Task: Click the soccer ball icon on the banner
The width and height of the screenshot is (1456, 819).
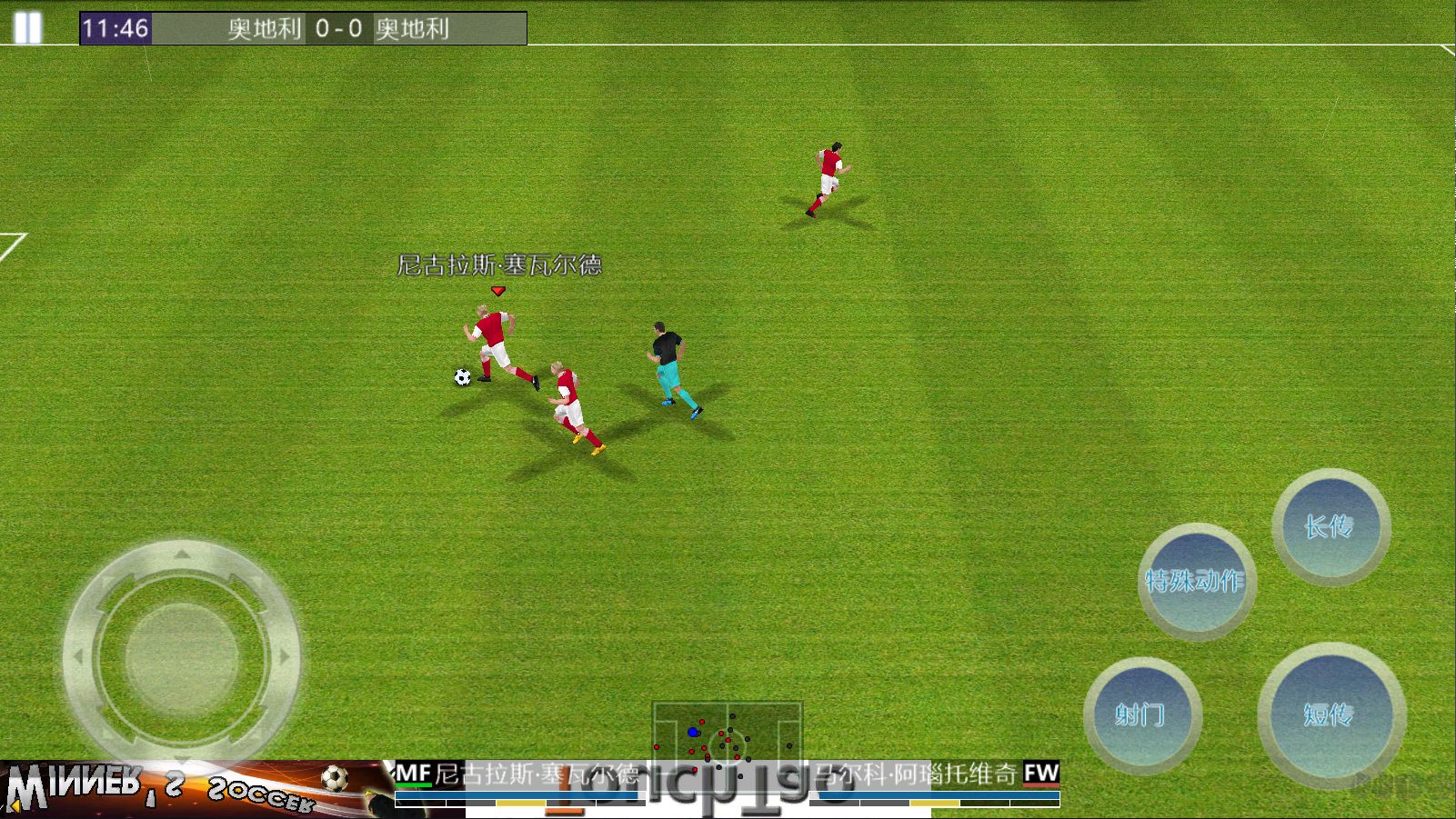Action: [335, 779]
